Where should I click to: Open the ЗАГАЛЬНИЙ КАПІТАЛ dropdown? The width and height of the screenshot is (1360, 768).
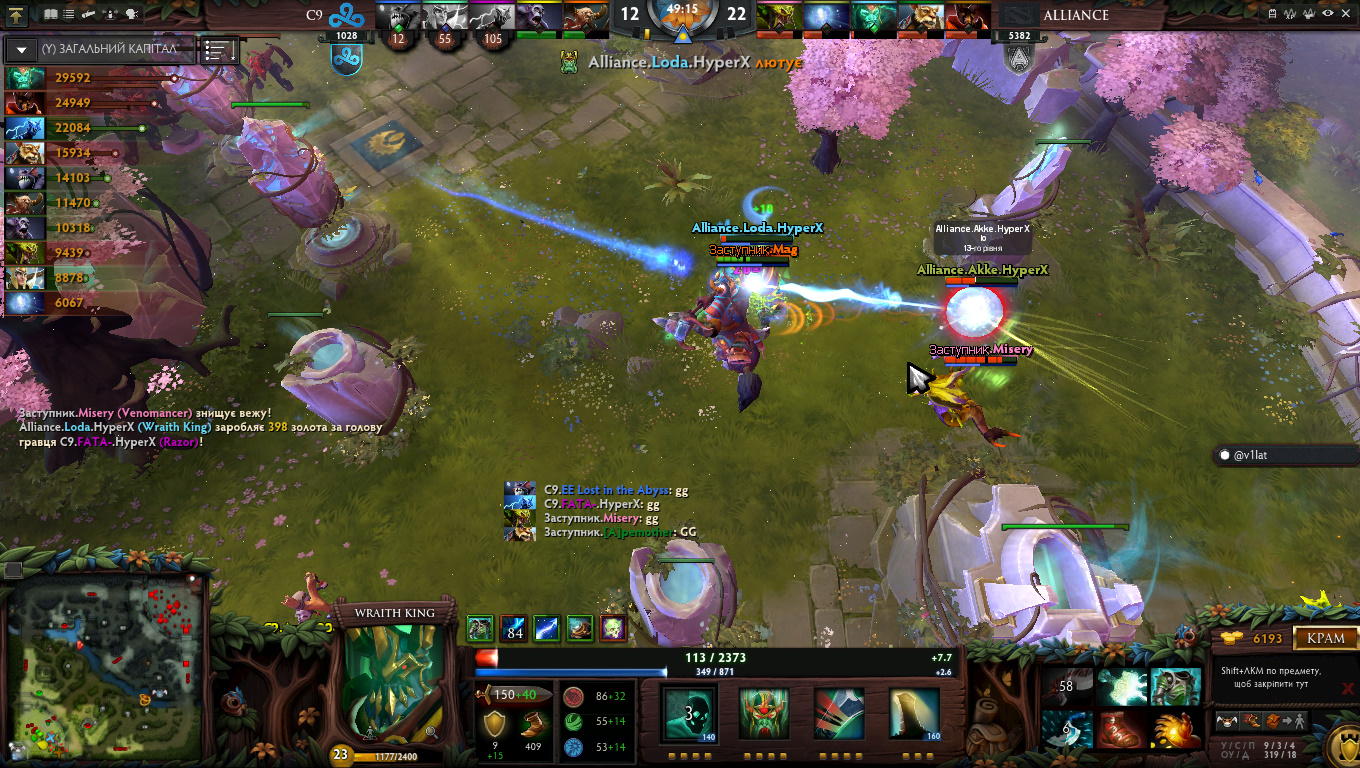pyautogui.click(x=21, y=49)
